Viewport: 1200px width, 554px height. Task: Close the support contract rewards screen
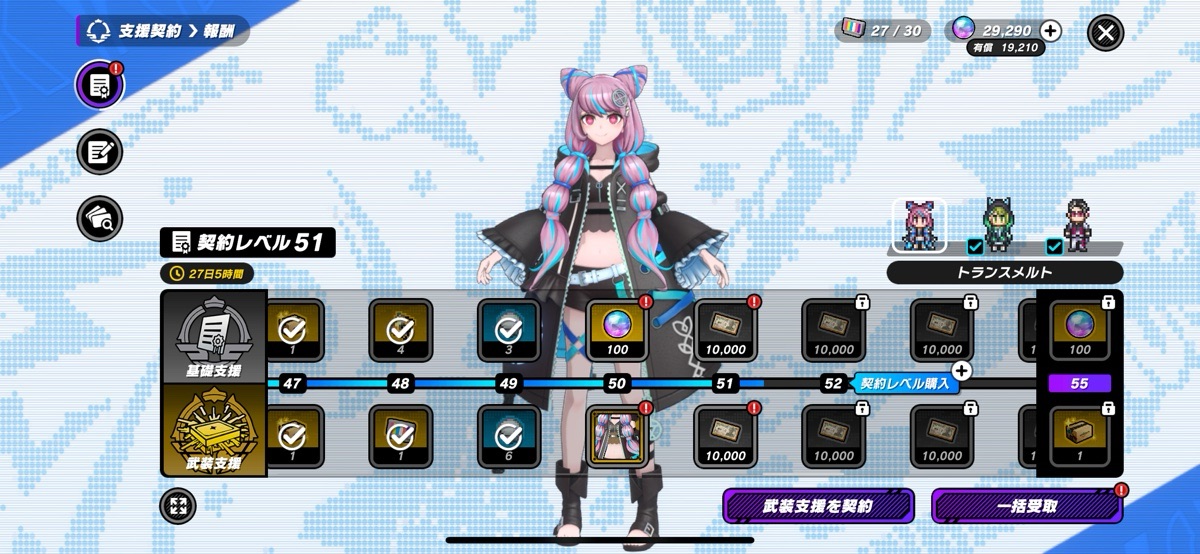tap(1104, 32)
